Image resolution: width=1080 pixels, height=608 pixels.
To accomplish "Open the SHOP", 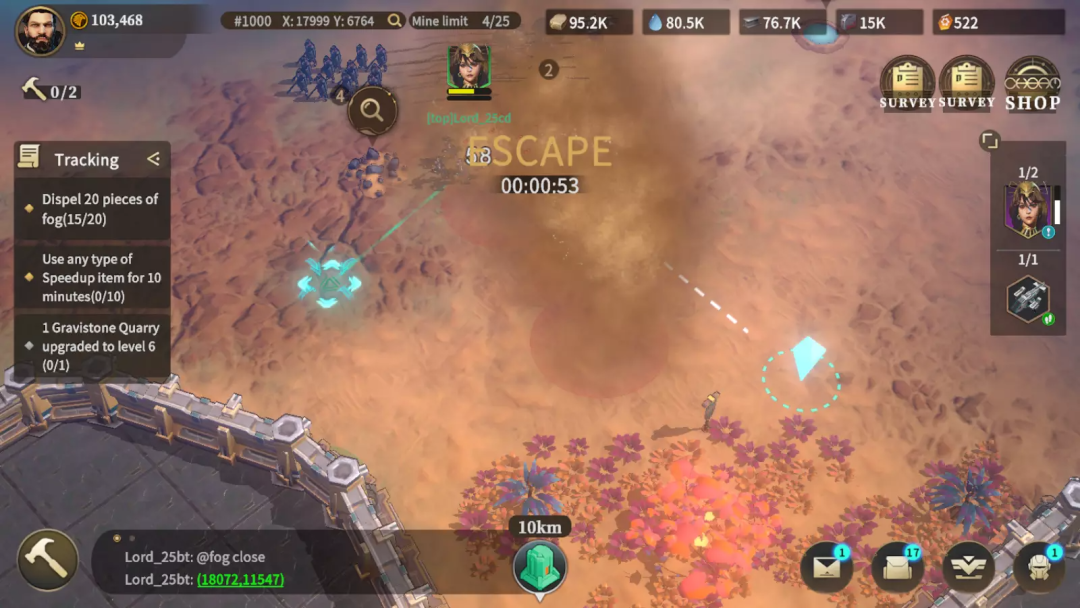I will 1032,83.
